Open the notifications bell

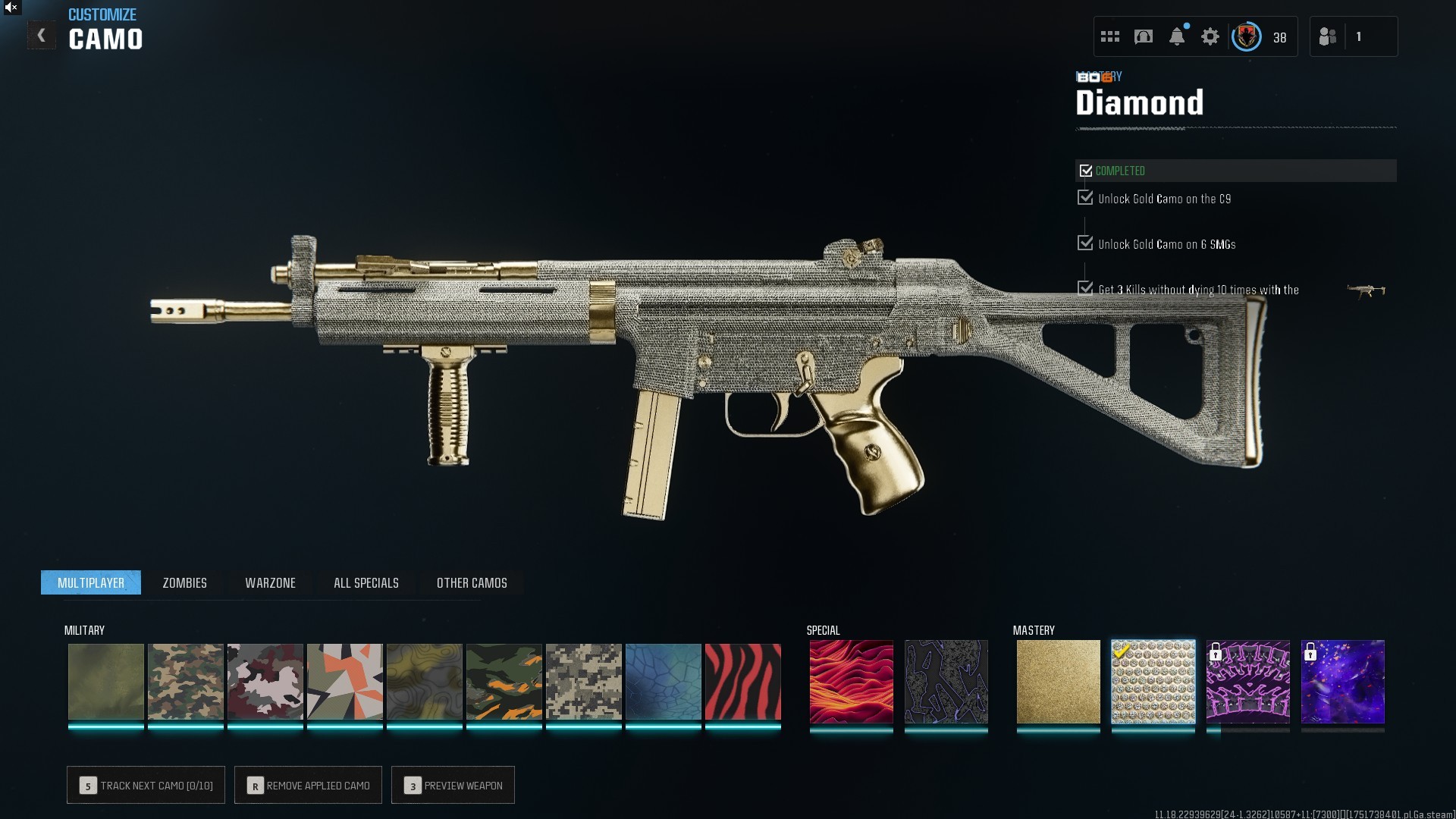tap(1177, 36)
